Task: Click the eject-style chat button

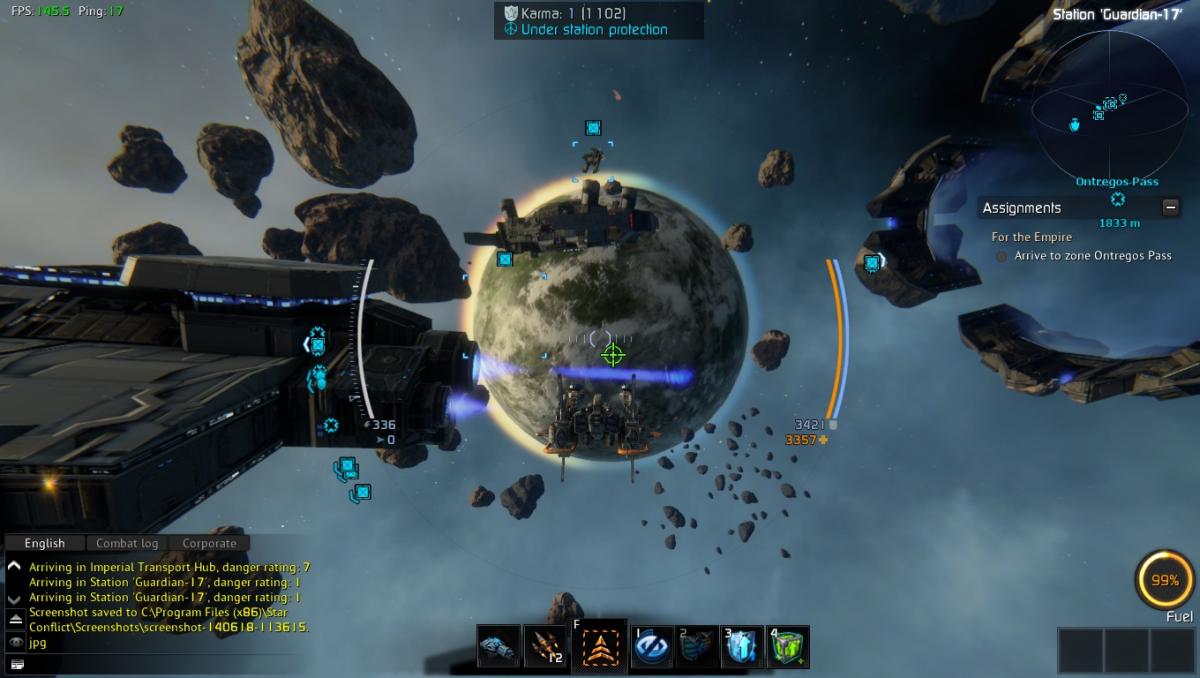Action: [15, 619]
